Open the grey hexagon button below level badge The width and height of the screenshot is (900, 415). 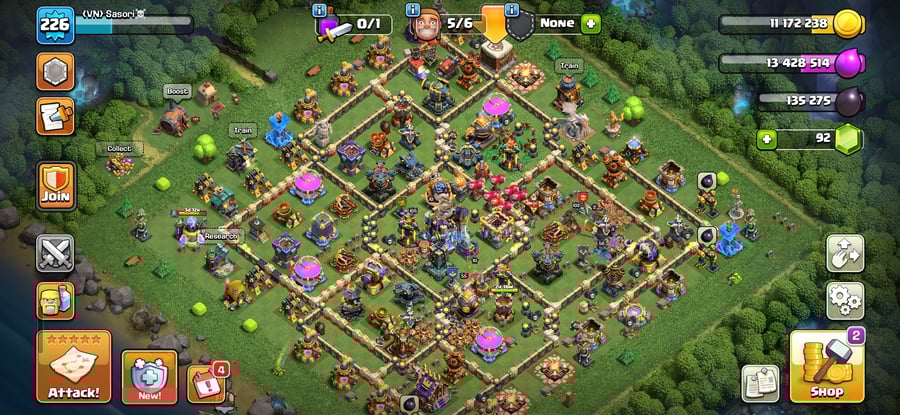coord(55,72)
